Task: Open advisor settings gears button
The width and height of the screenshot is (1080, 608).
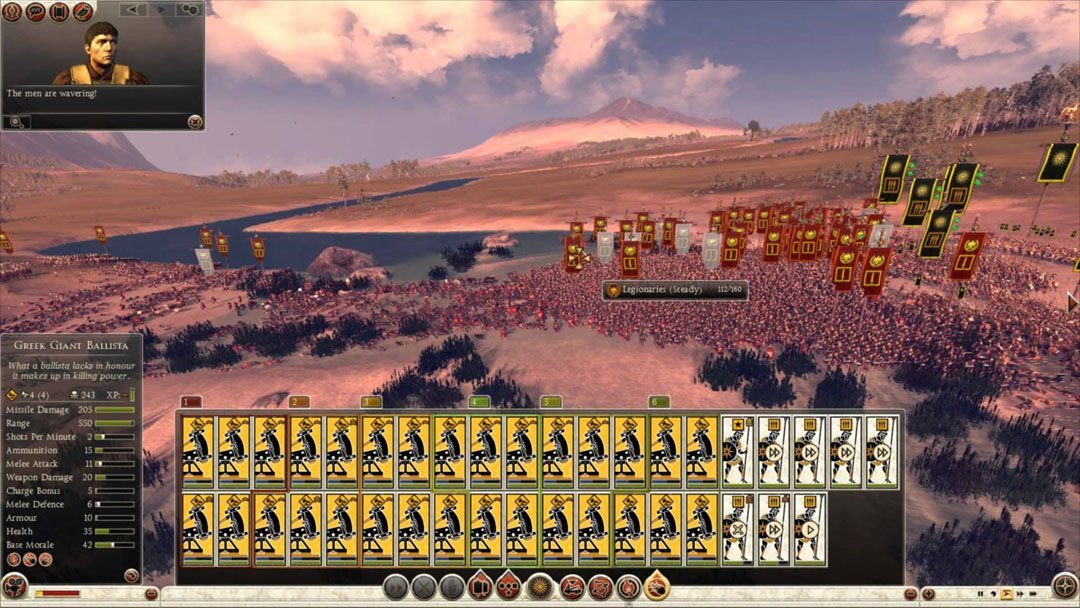Action: pos(188,9)
